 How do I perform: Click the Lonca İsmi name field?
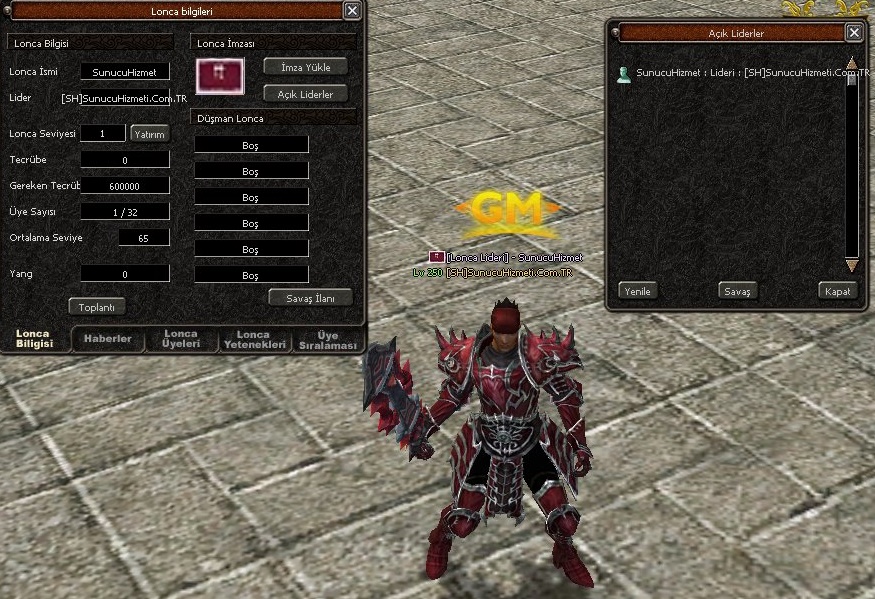[125, 72]
